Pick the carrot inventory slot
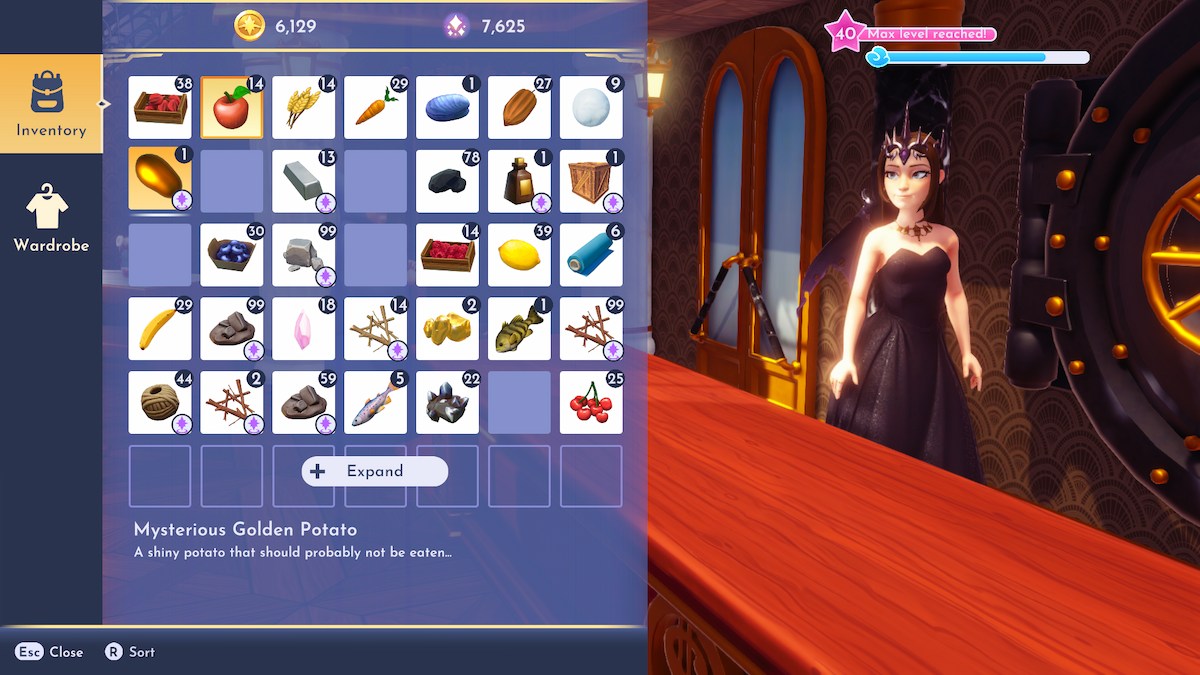Viewport: 1200px width, 675px height. point(376,108)
